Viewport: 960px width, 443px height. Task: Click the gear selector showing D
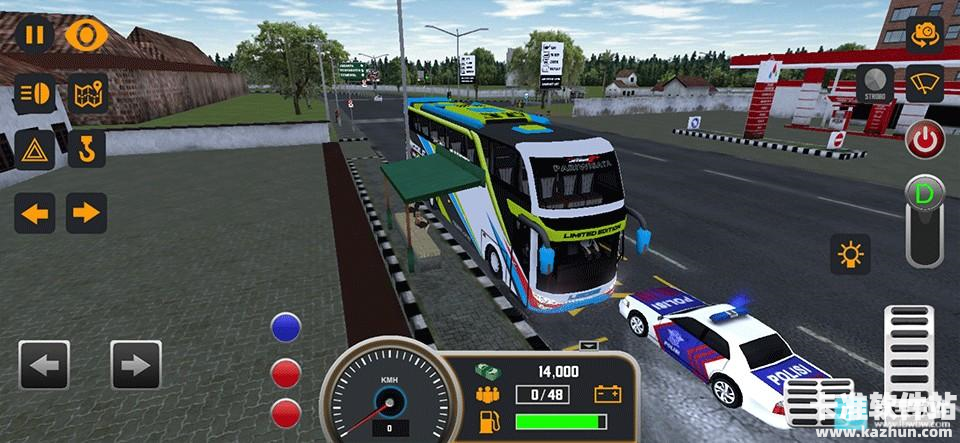[924, 220]
